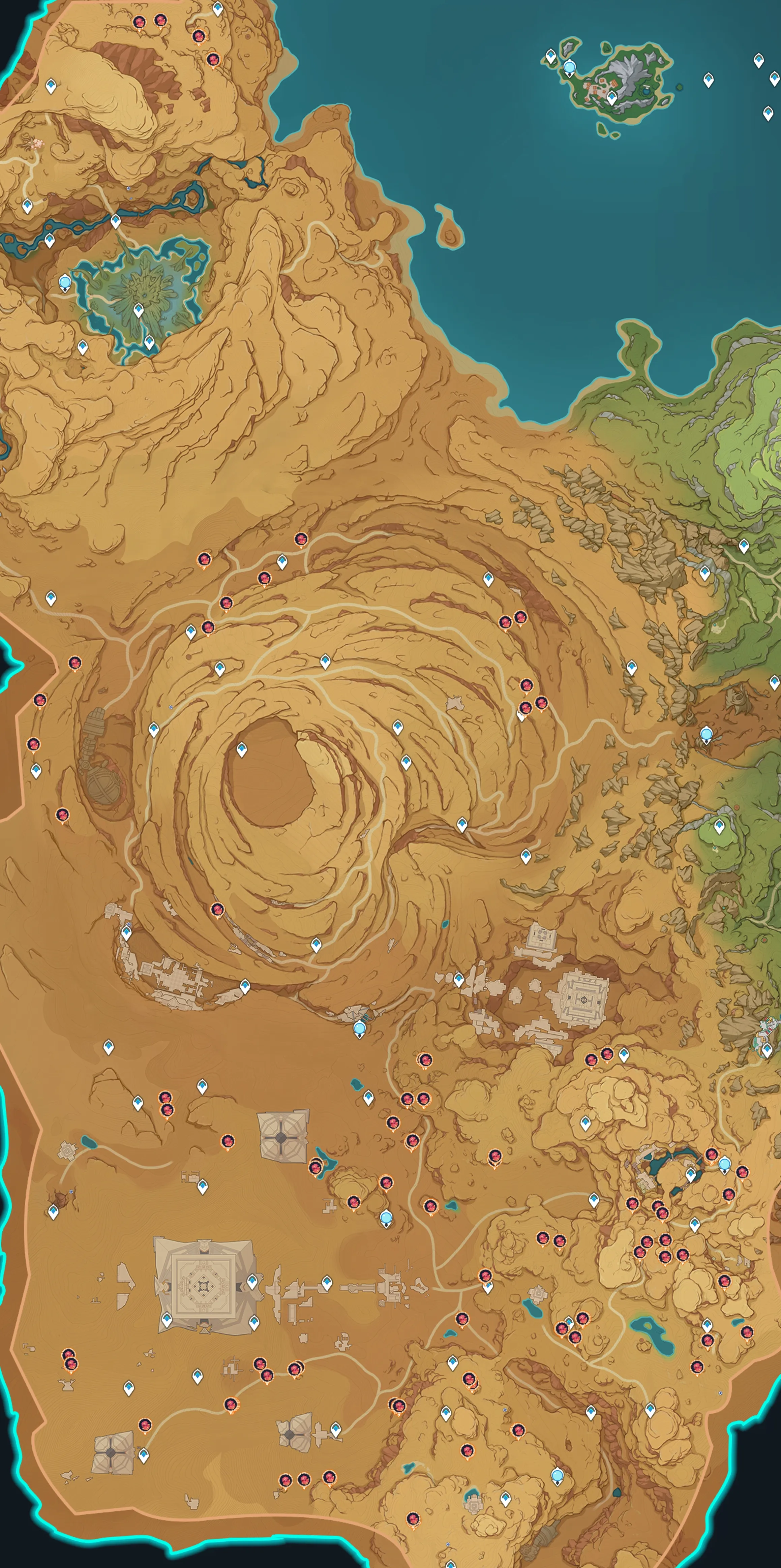Choose waypoint on the round green eastern hill
The height and width of the screenshot is (1568, 781).
[720, 826]
